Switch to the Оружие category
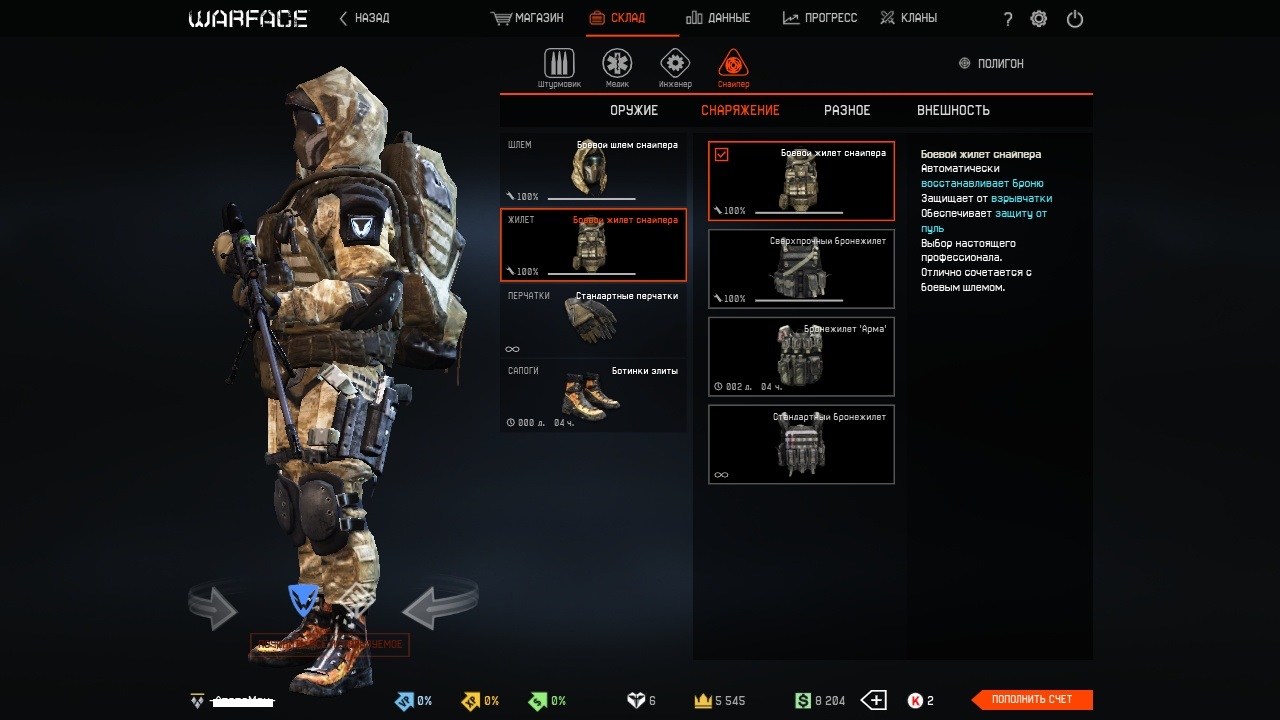The width and height of the screenshot is (1280, 720). 634,110
